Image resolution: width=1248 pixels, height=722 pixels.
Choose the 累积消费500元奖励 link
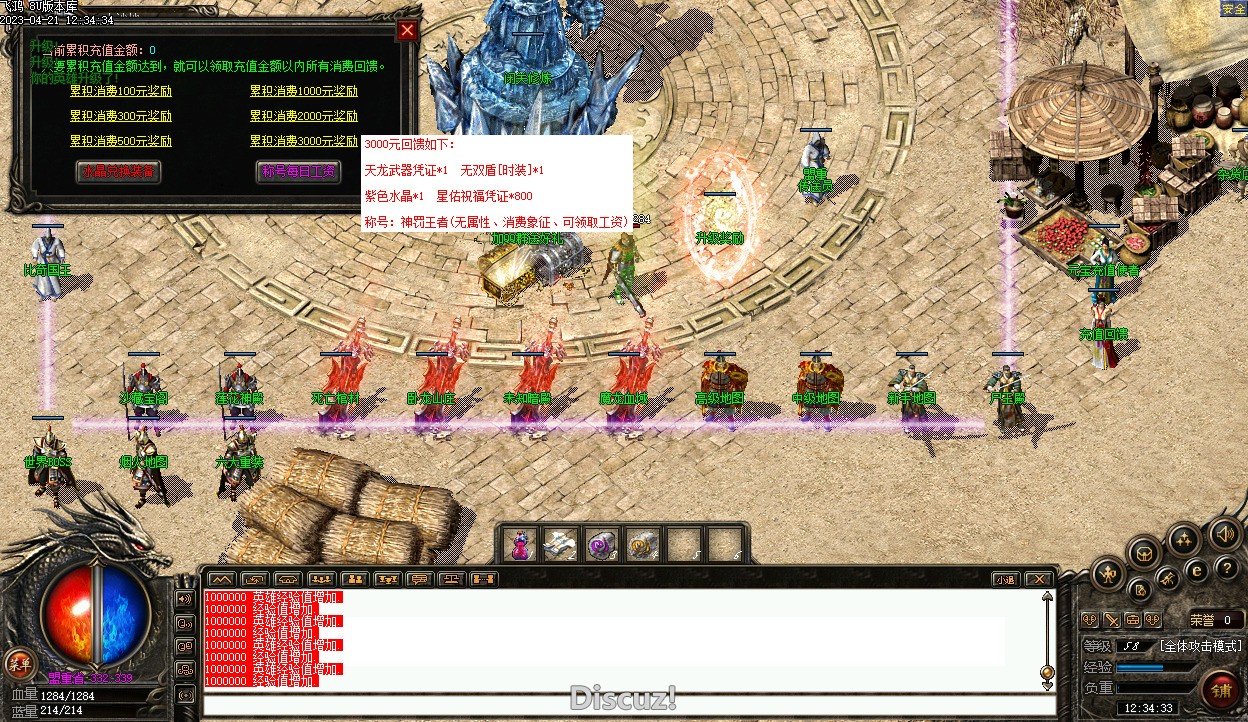(121, 141)
